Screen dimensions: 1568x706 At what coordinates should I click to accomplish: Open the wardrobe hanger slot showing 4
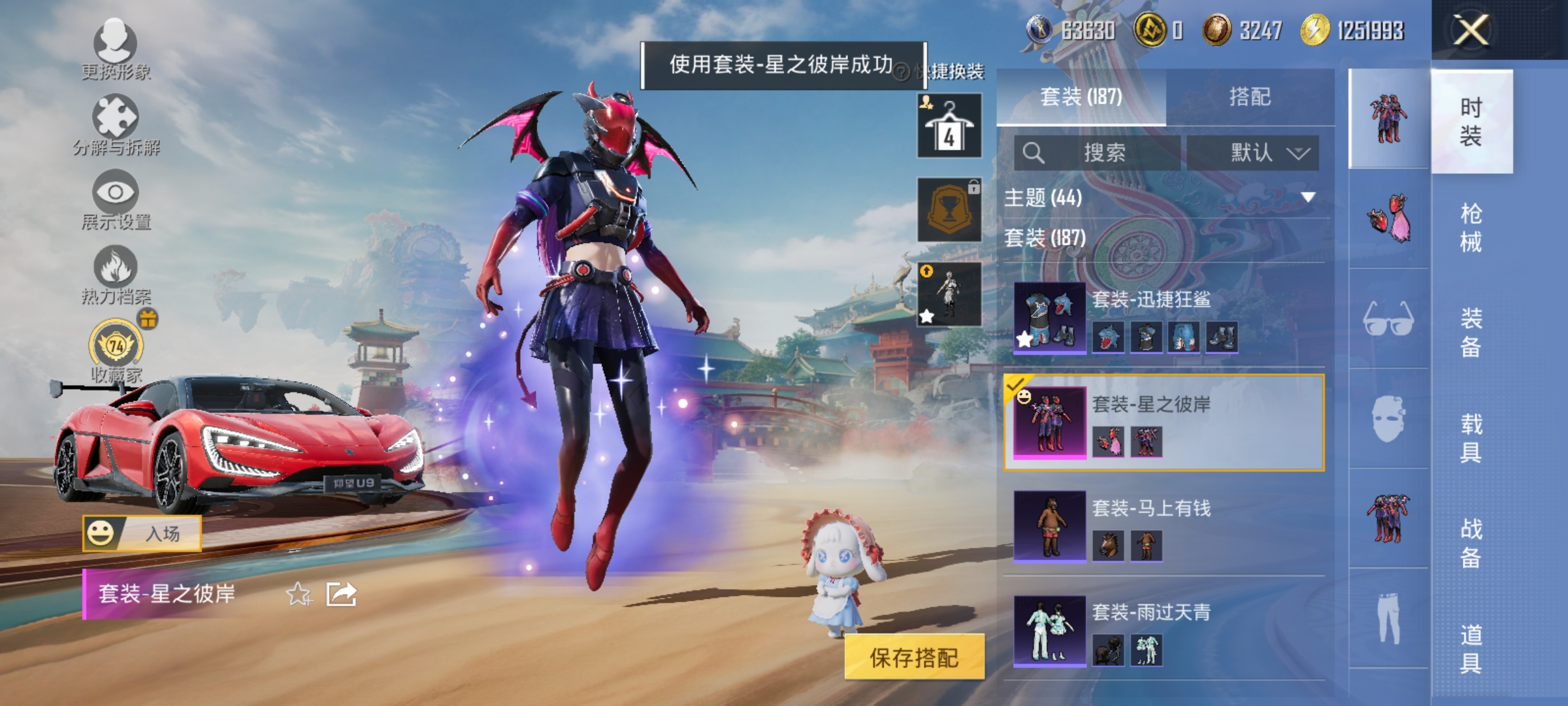(x=949, y=124)
